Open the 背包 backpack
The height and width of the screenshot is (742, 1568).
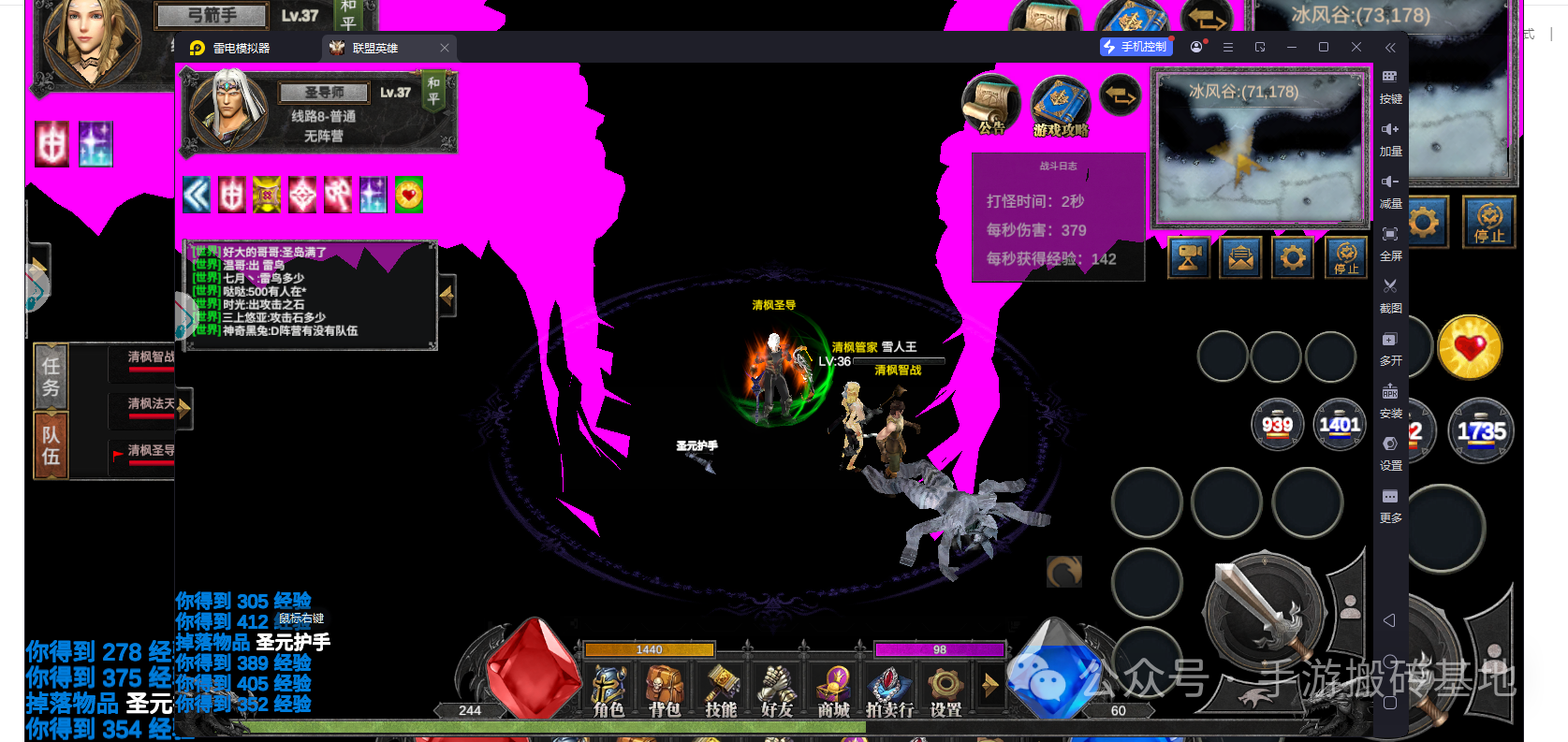pos(665,691)
